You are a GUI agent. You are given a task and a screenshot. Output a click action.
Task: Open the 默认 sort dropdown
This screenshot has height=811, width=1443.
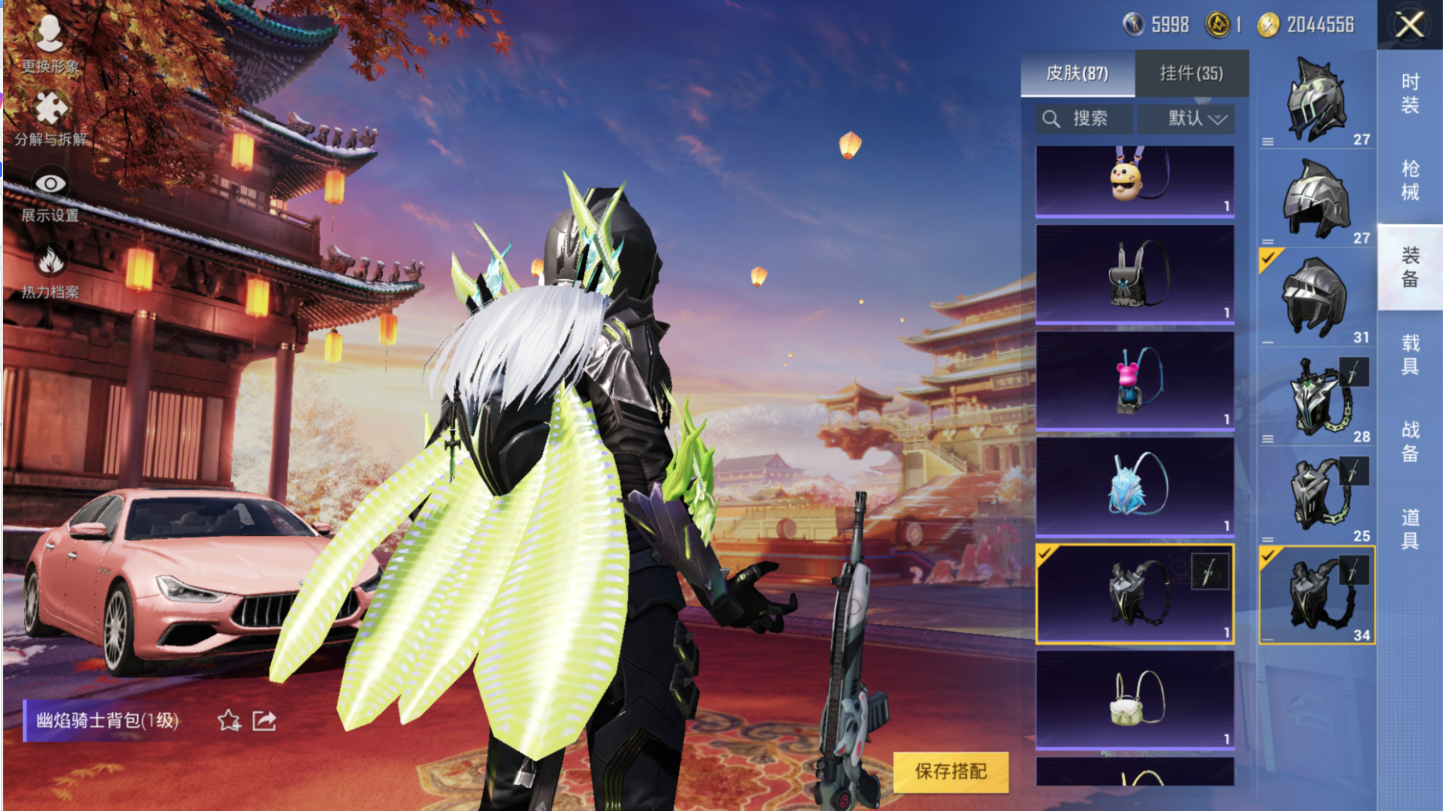(x=1187, y=119)
